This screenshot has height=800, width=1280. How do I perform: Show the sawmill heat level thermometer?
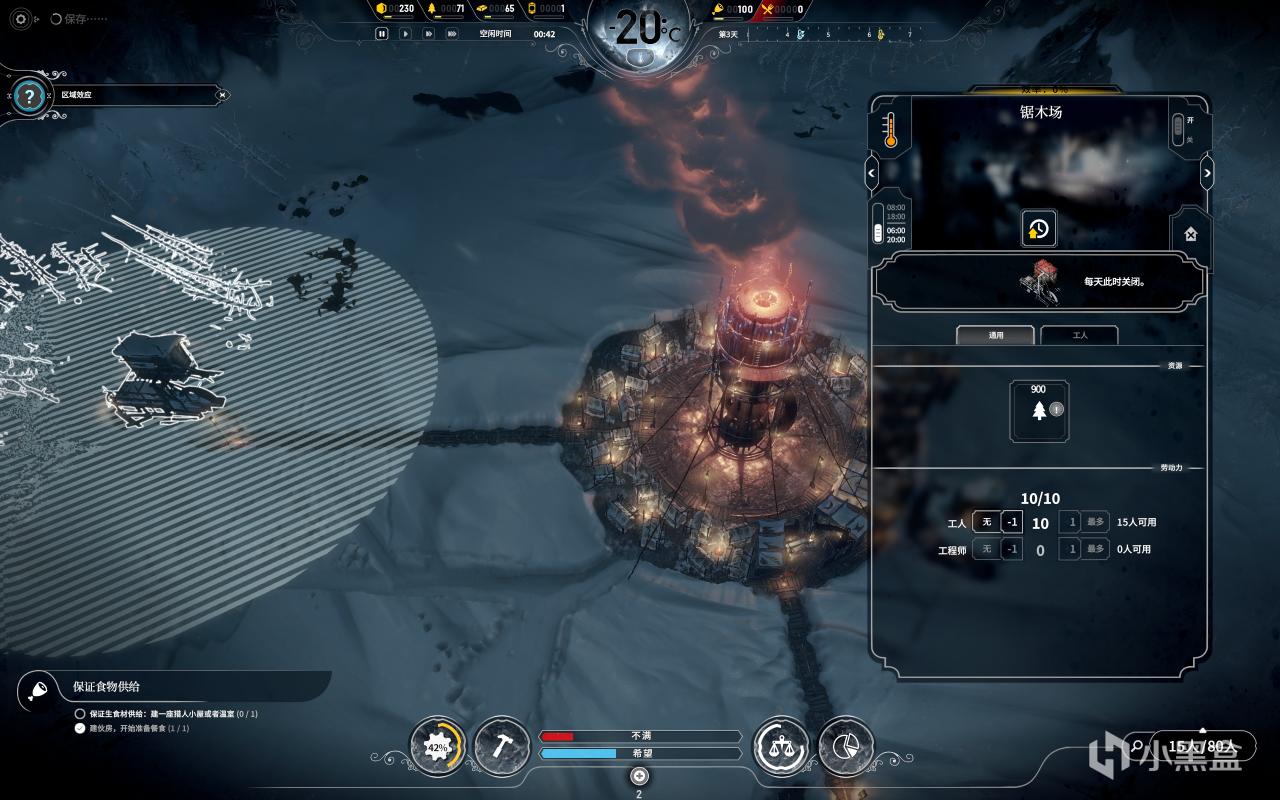point(890,129)
